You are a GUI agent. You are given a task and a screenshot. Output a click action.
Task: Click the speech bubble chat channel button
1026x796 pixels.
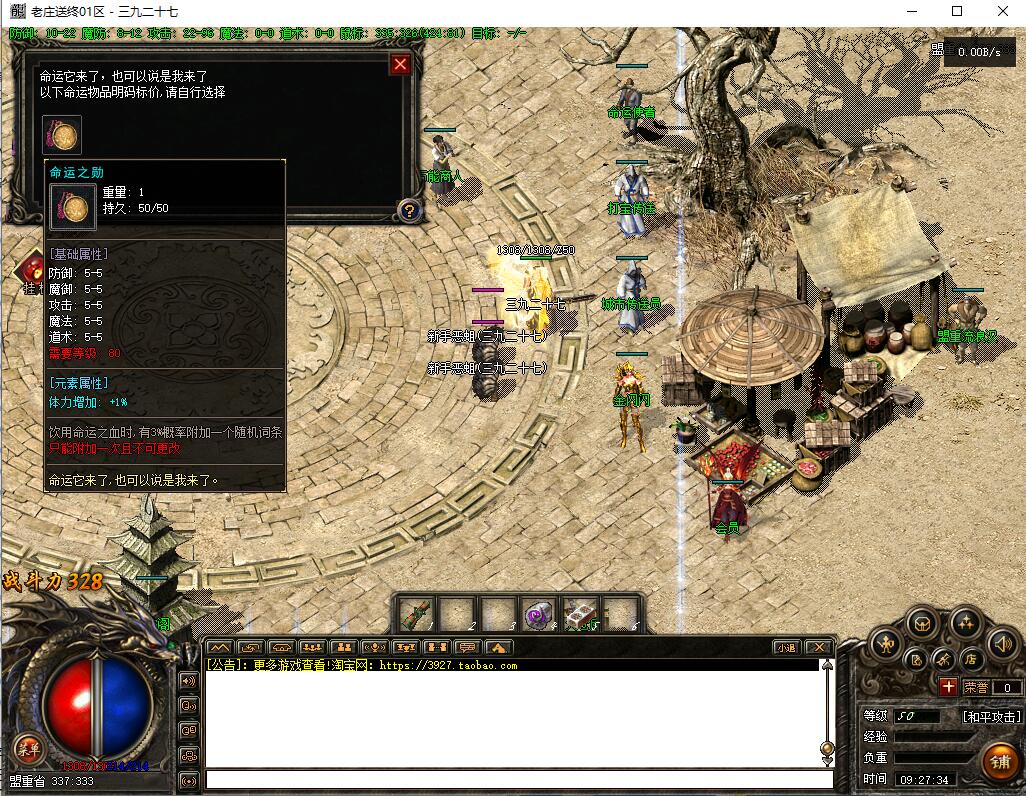tap(467, 648)
